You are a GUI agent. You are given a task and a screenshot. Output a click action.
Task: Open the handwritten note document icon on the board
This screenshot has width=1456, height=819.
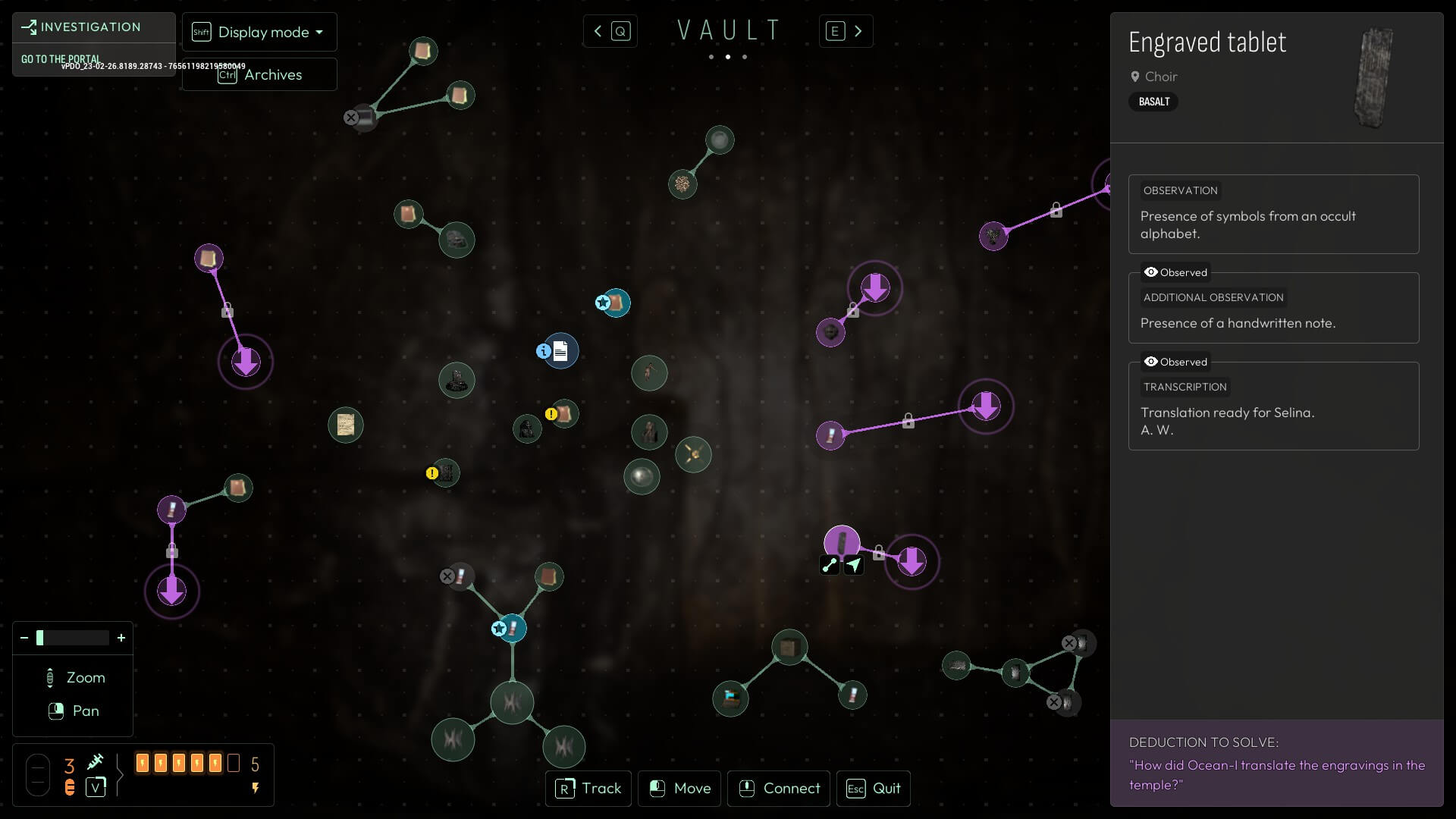560,350
